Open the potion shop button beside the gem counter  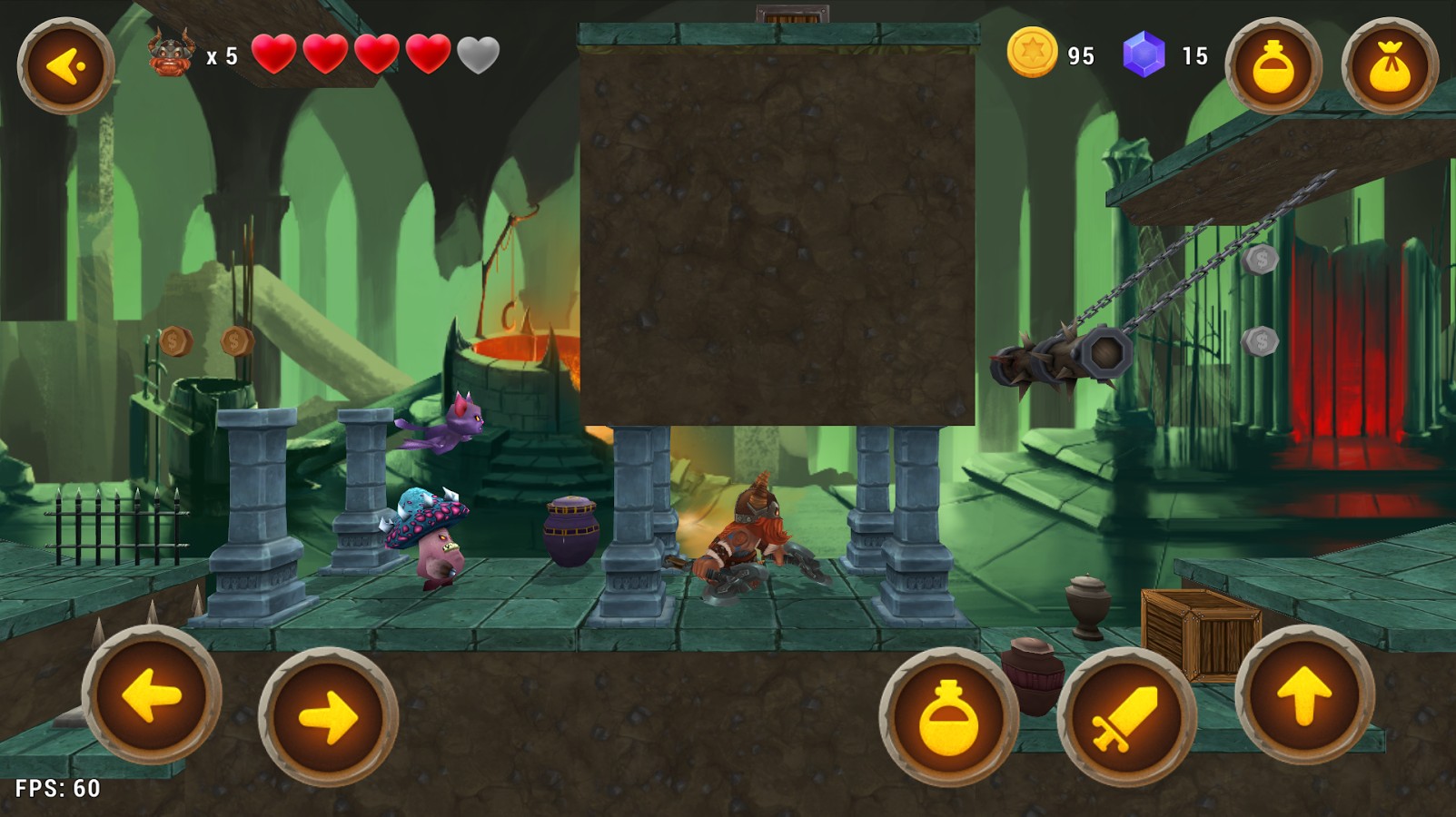point(1273,66)
